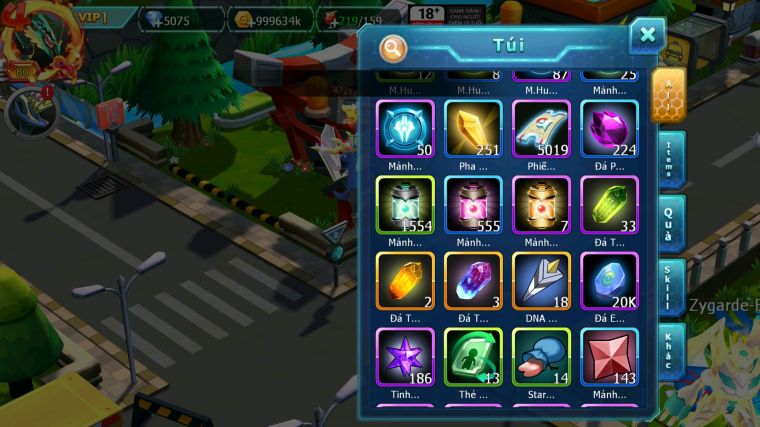Viewport: 760px width, 427px height.
Task: Open the player avatar portrait
Action: (38, 40)
